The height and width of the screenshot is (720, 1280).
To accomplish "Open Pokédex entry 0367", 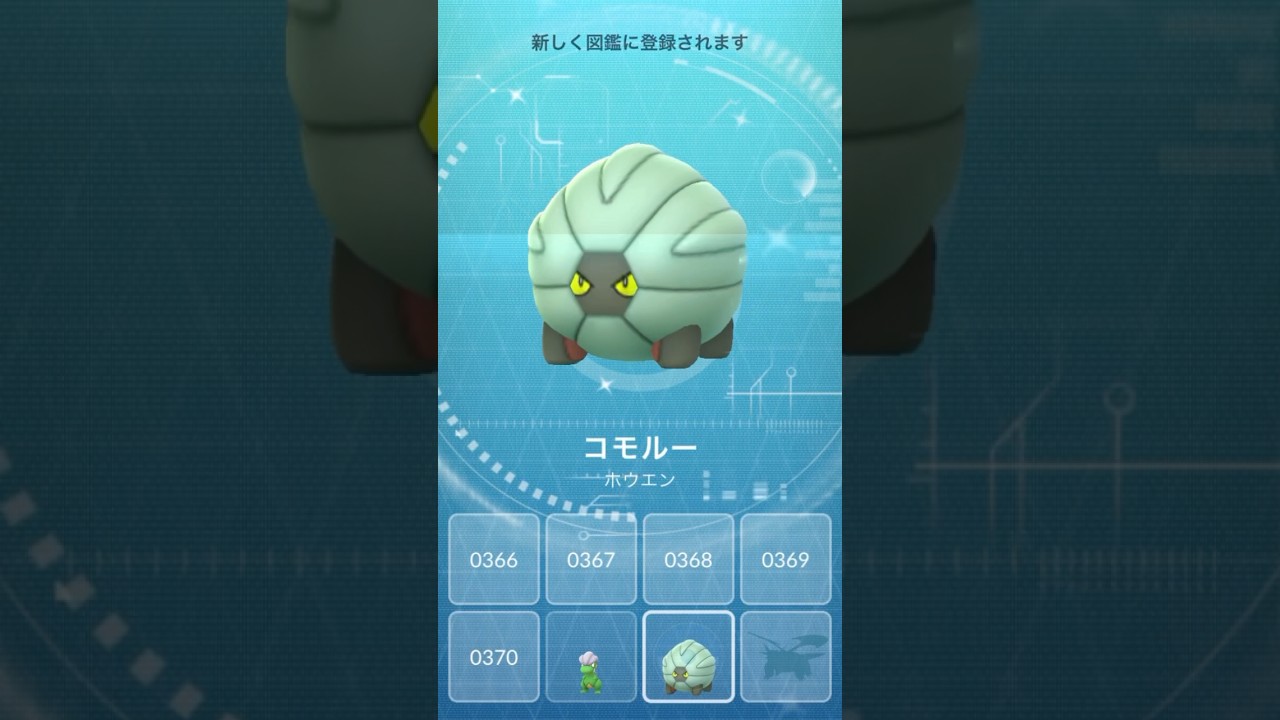I will [591, 560].
